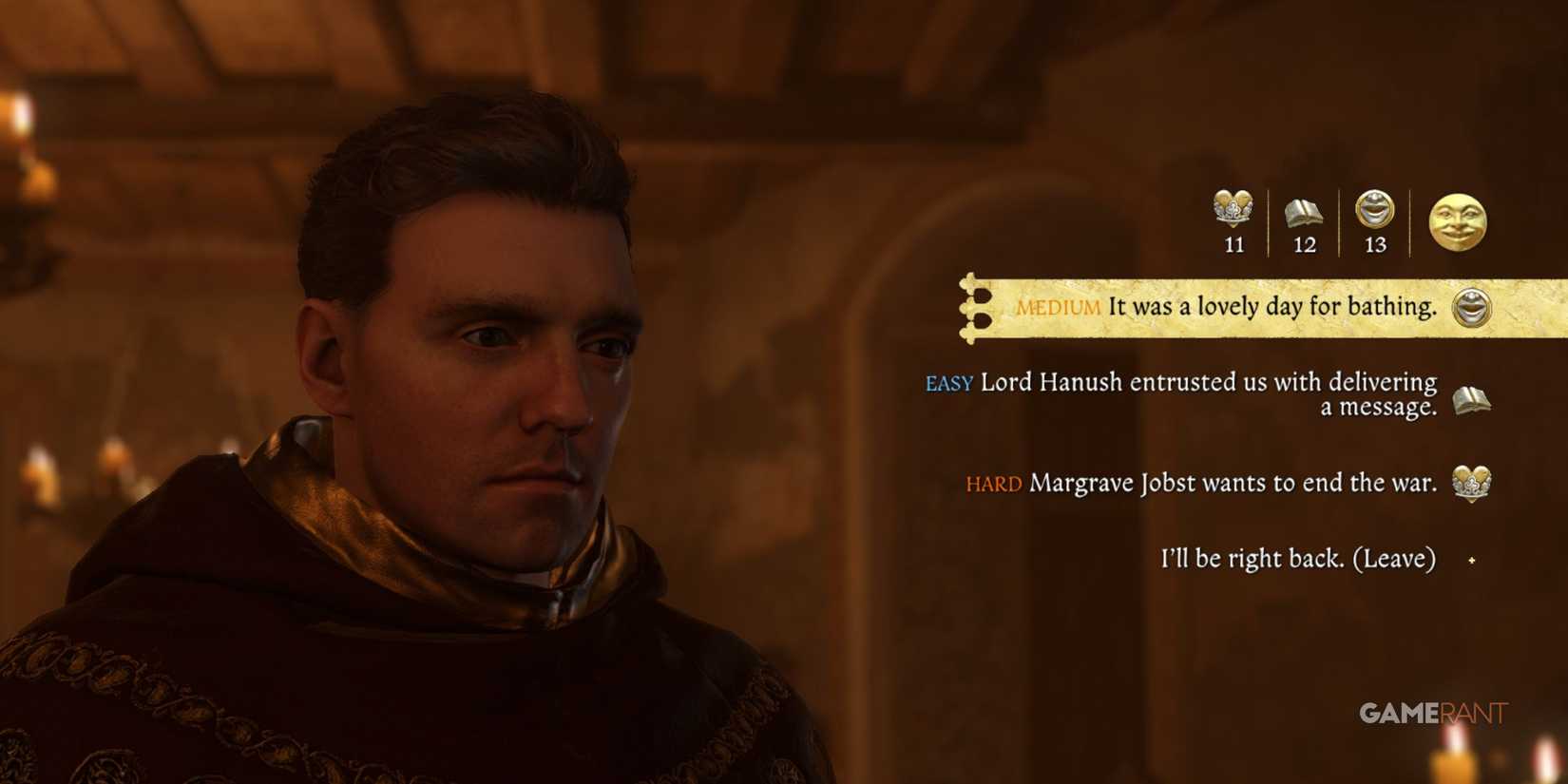
Task: Choose "I'll be right back. (Leave)"
Action: coord(1297,560)
